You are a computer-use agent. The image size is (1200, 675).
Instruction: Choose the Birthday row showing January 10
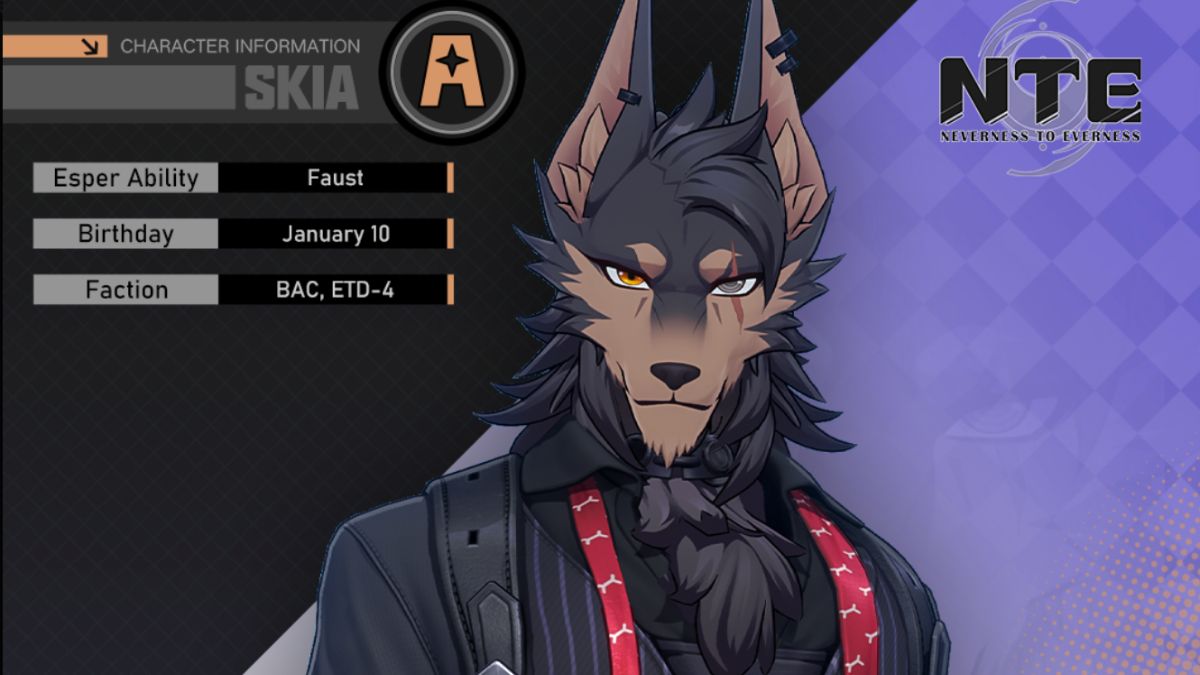click(x=243, y=234)
